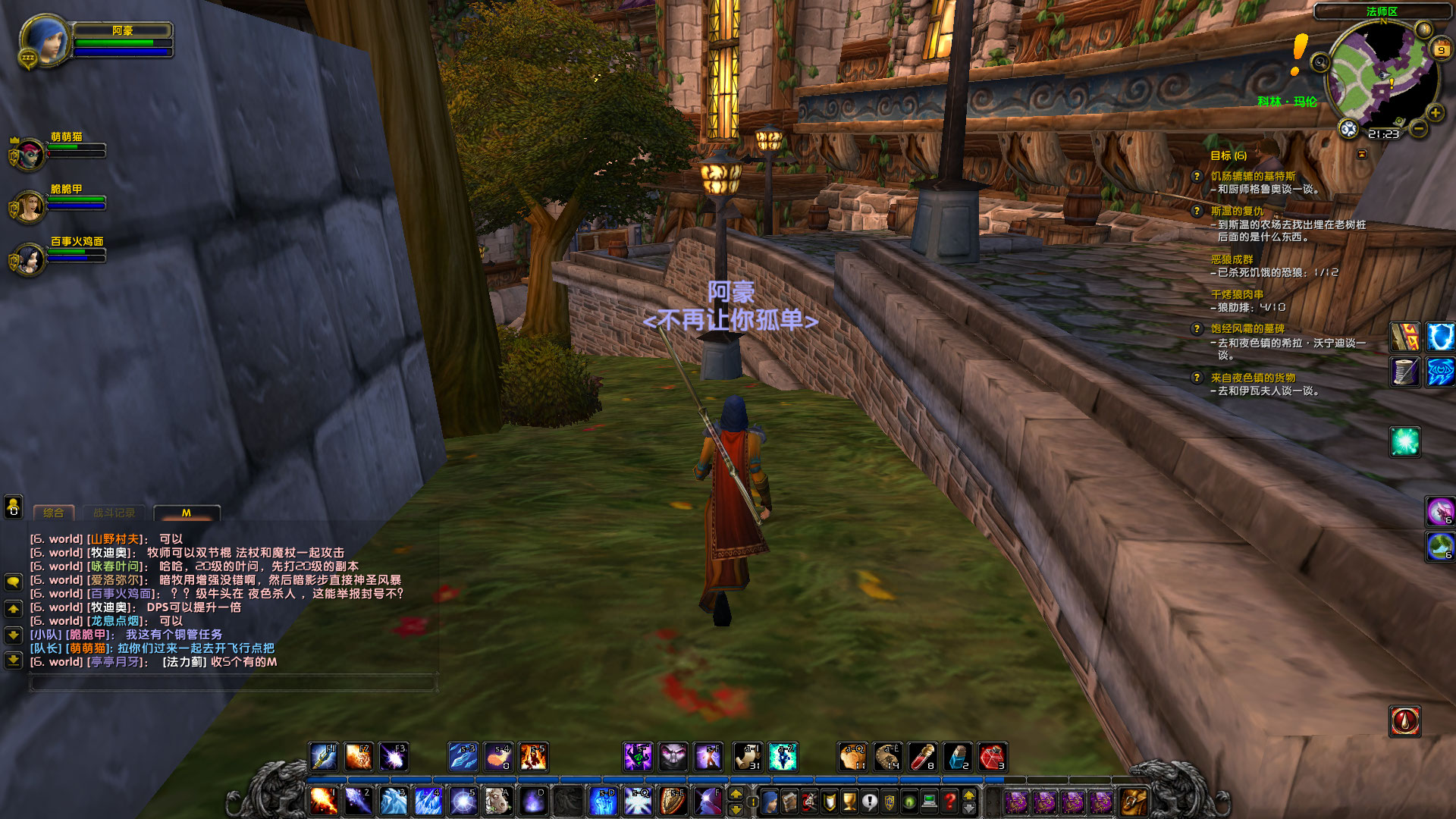Open the calendar showing day 9

1439,50
